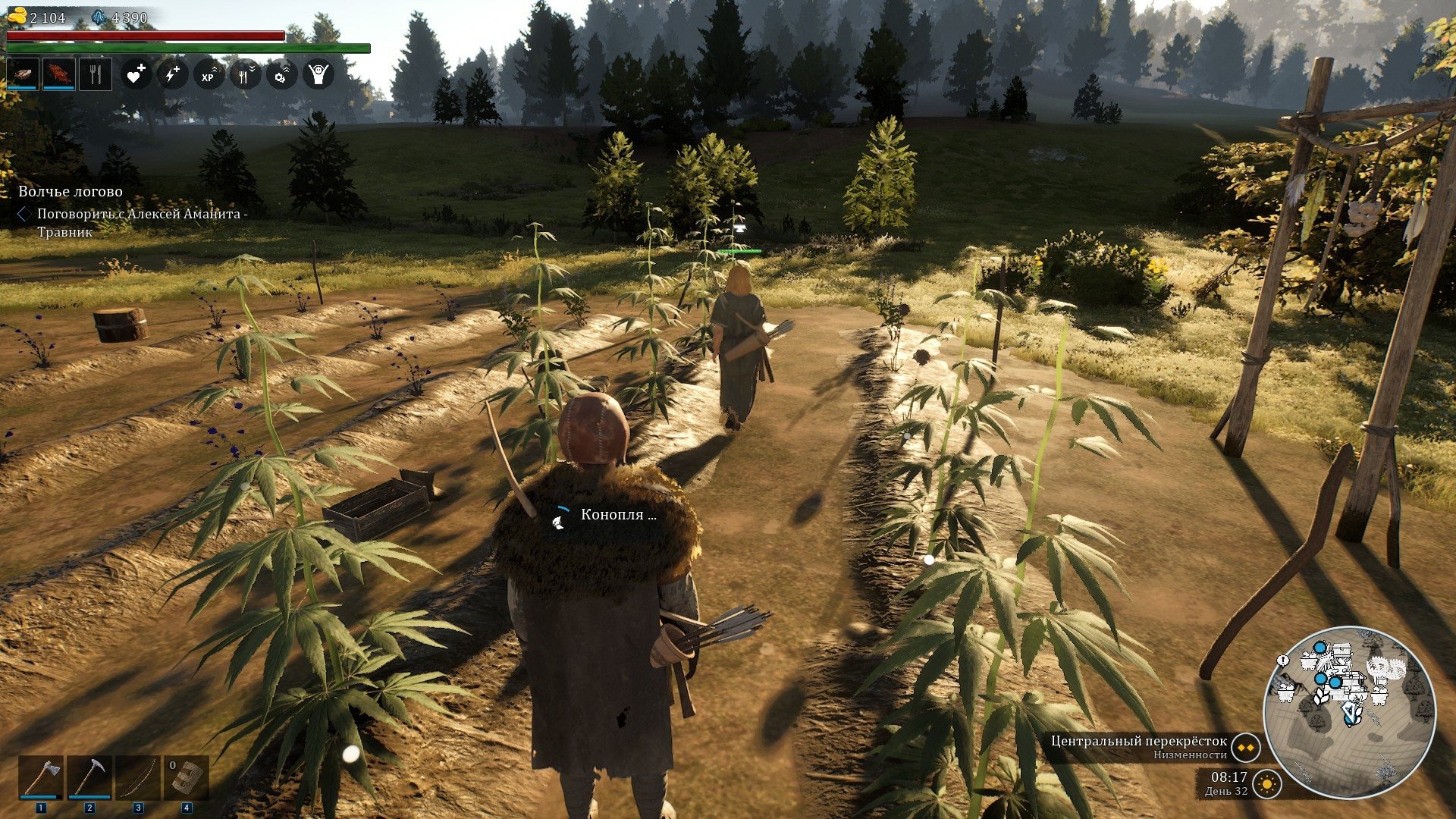
Task: Select the "Поговорить с Алексей Аманита" objective
Action: point(143,215)
